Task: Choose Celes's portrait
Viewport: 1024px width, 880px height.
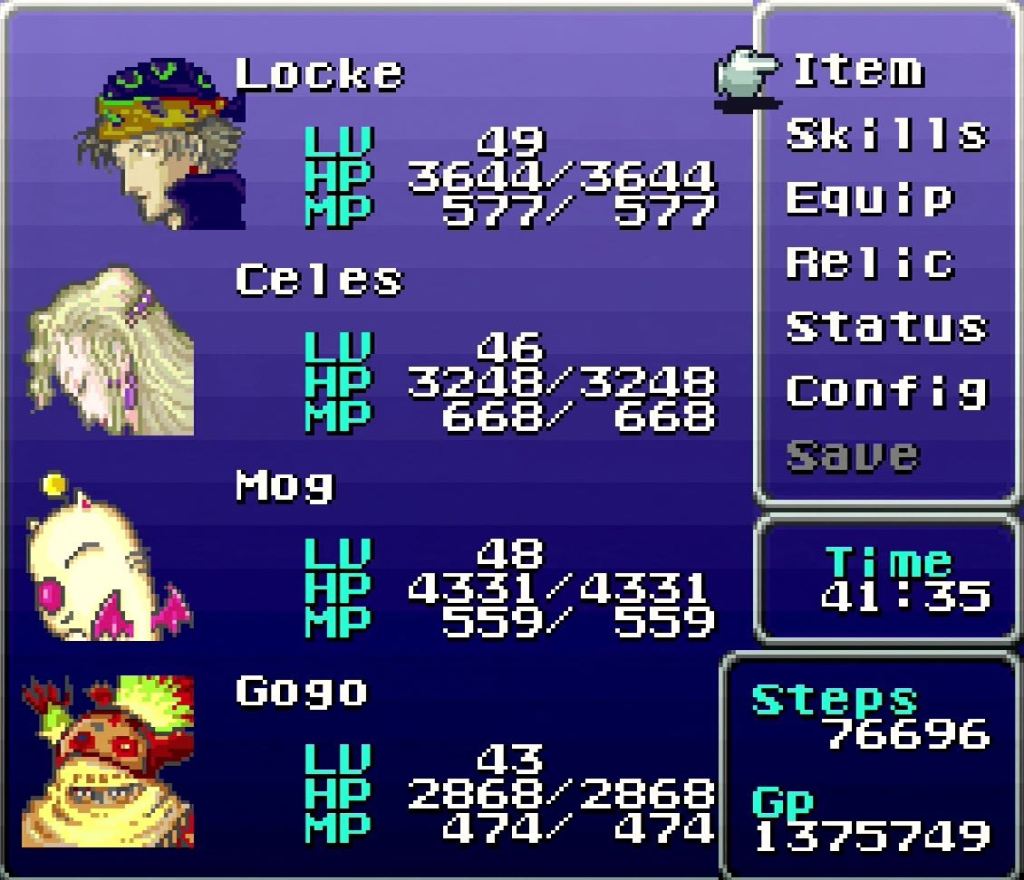Action: [x=112, y=352]
